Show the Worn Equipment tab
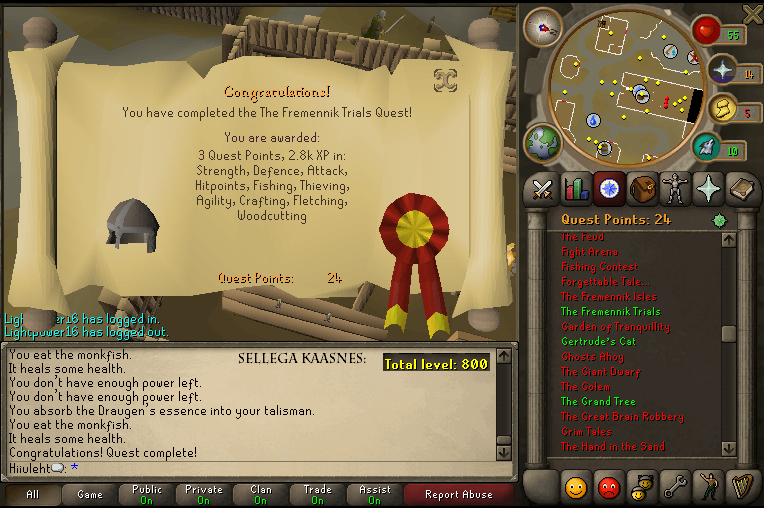This screenshot has width=764, height=508. [x=675, y=187]
